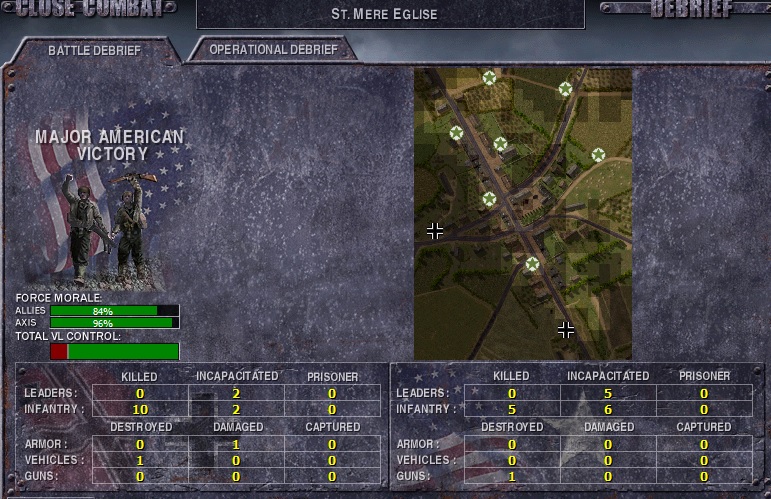
Task: Click the St. Mere Eglise battle map
Action: (x=522, y=213)
